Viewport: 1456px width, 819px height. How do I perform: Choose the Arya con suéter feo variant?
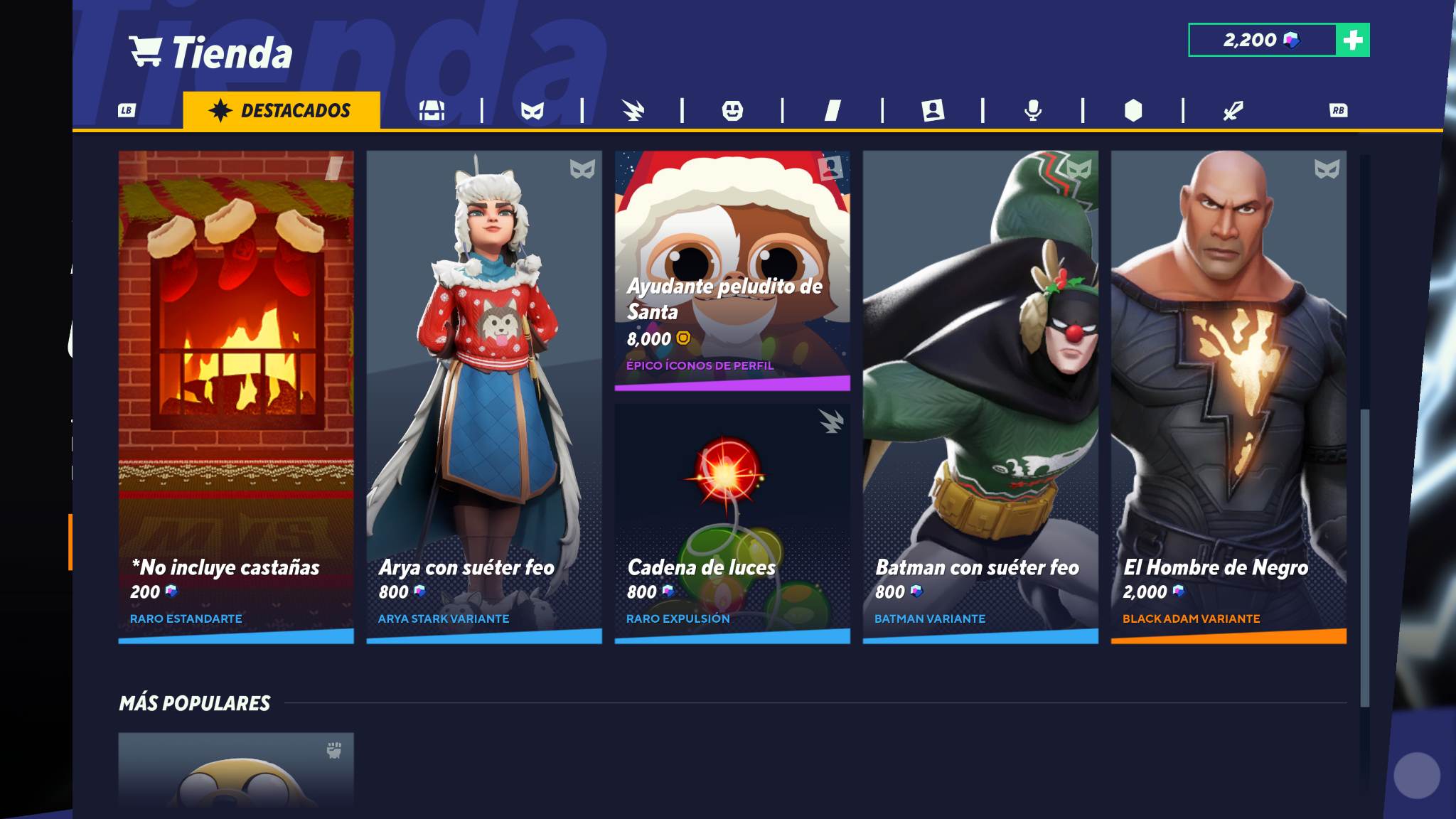pos(484,397)
